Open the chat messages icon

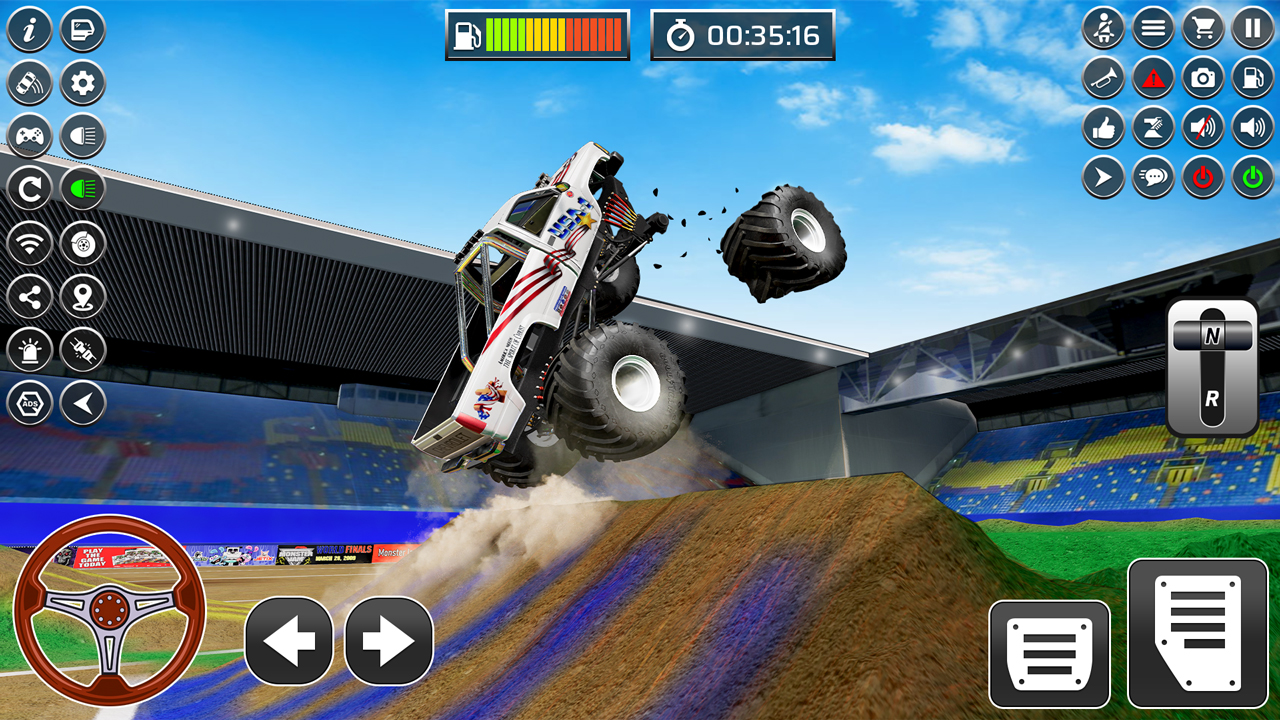1152,175
